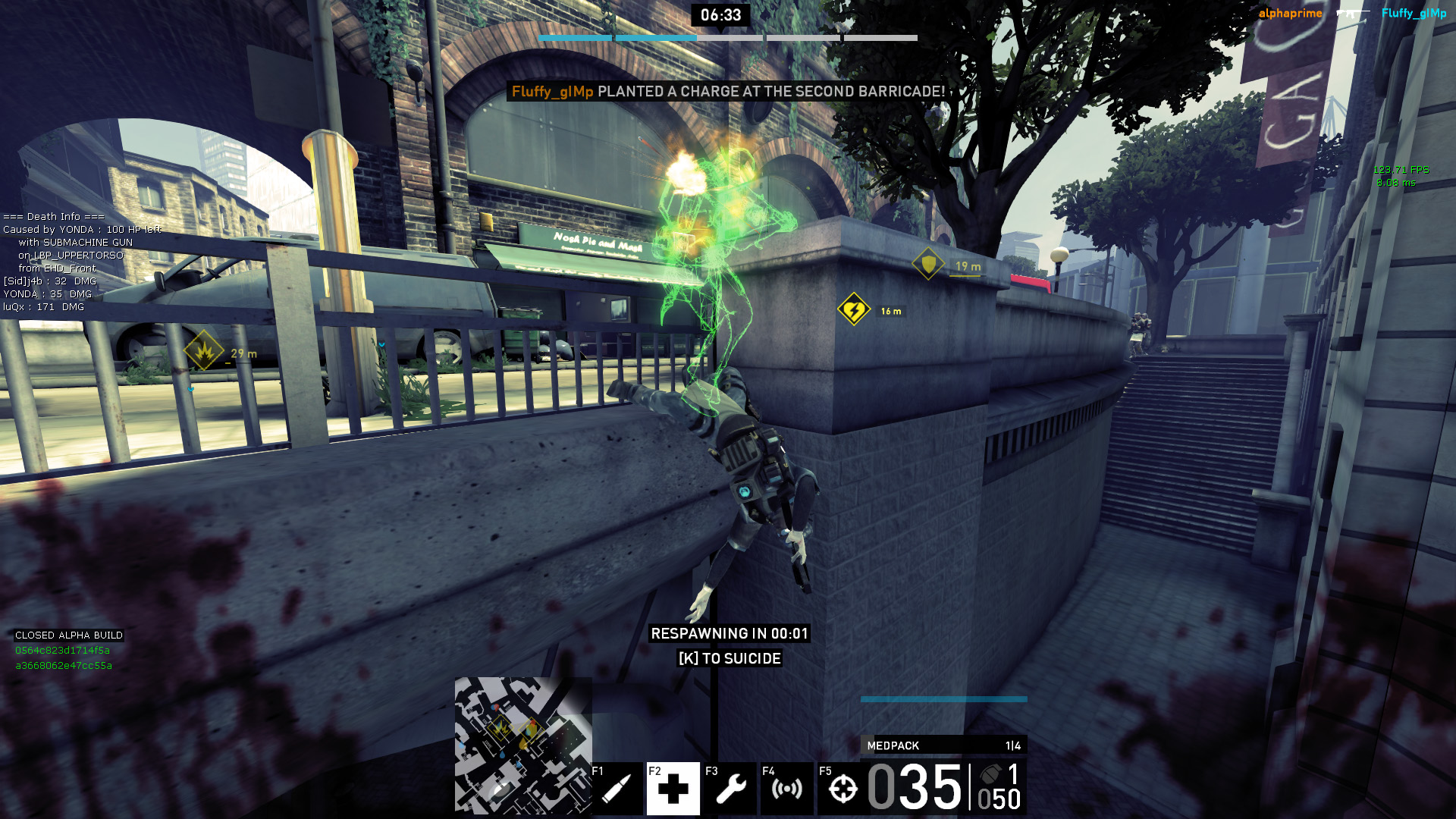The image size is (1456, 819).
Task: Click the minimap in the bottom HUD
Action: (x=523, y=745)
